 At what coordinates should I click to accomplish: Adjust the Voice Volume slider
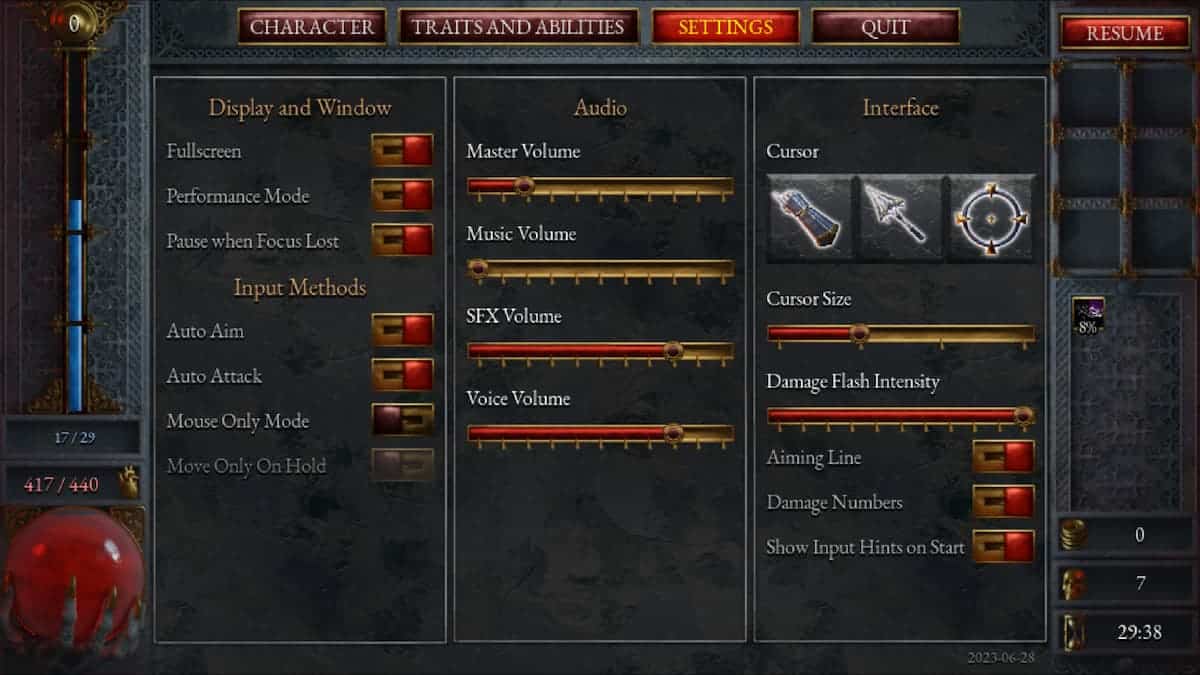pyautogui.click(x=673, y=433)
